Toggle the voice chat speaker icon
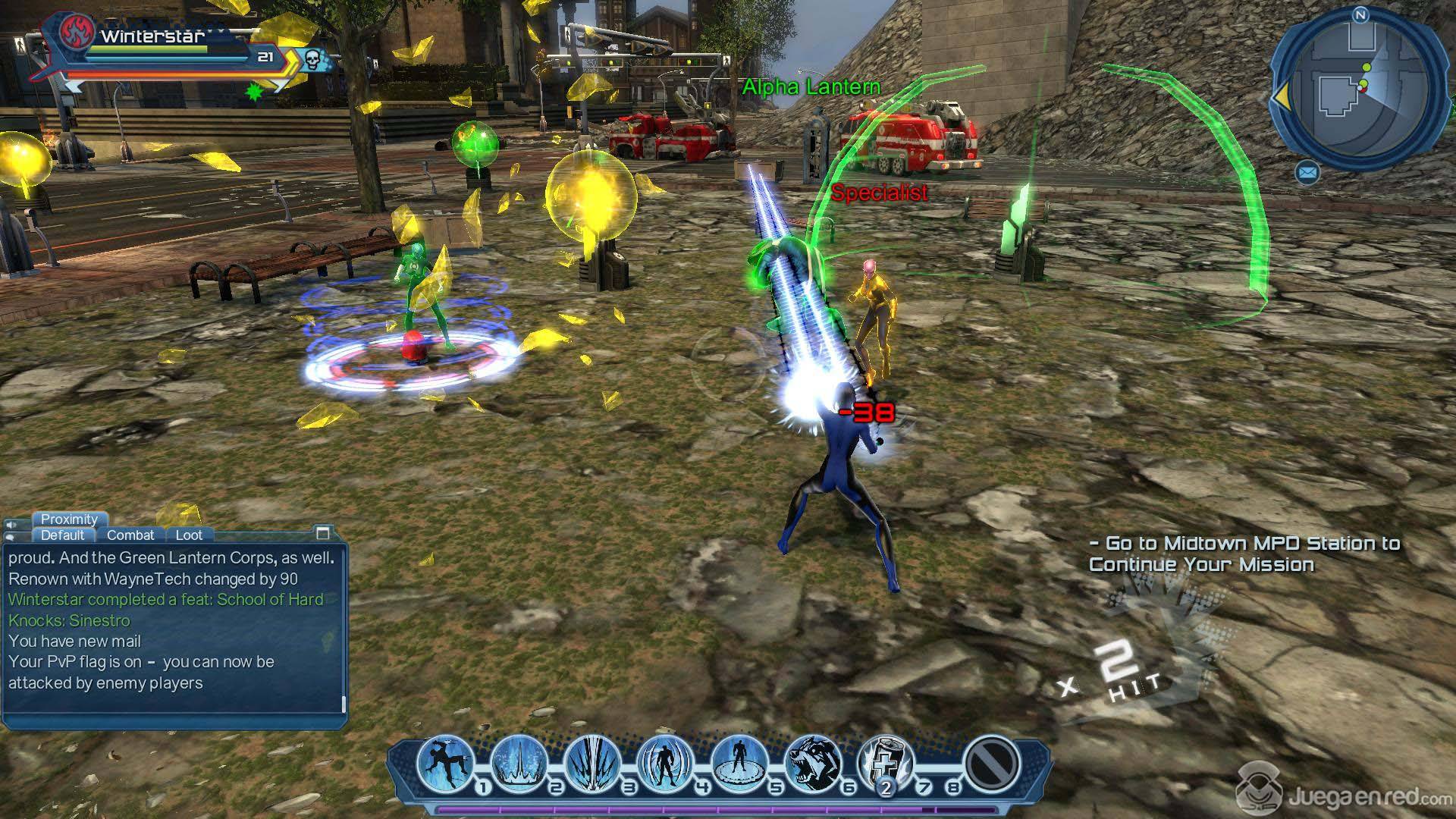Screen dimensions: 1456x819 [11, 525]
